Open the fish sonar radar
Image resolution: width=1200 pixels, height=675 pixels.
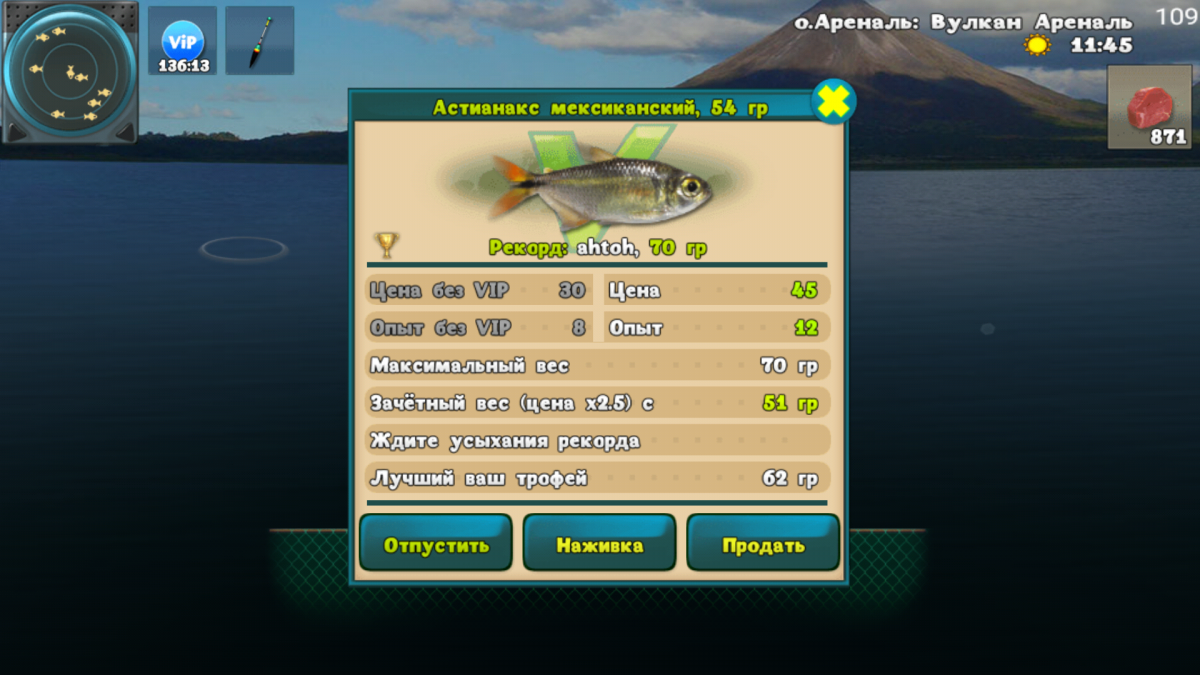70,72
